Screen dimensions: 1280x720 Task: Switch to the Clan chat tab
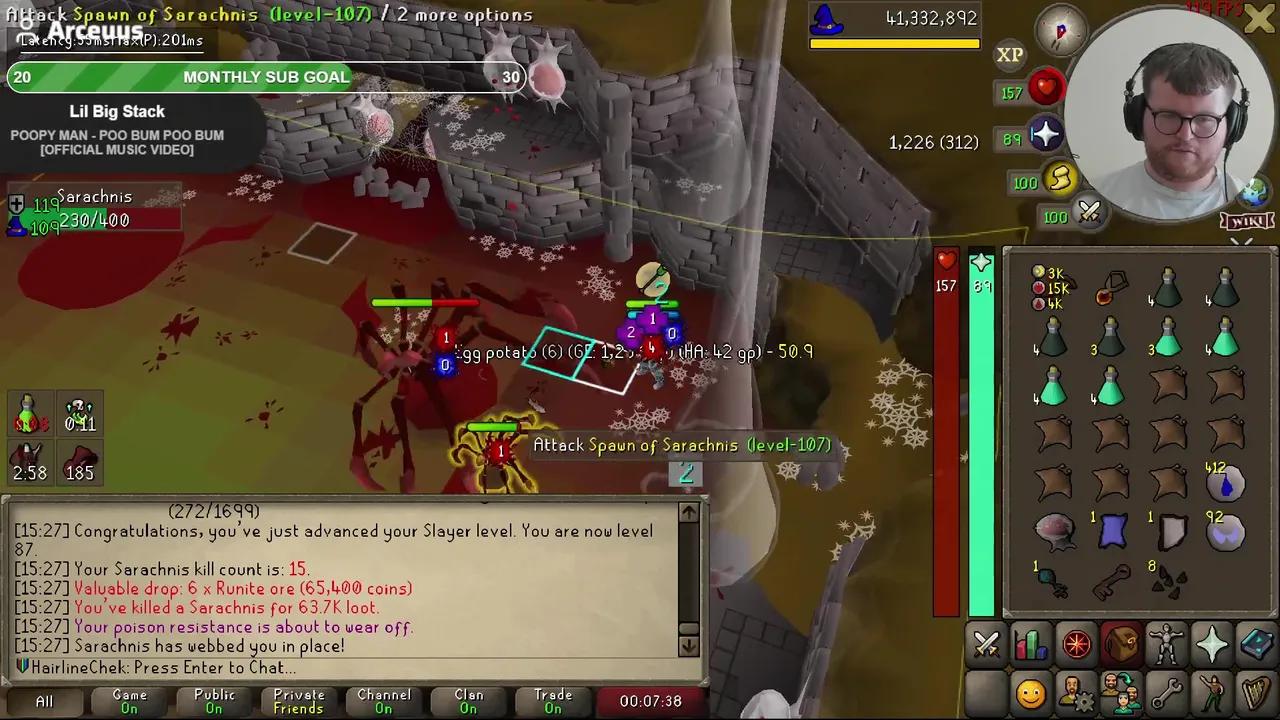click(x=469, y=701)
